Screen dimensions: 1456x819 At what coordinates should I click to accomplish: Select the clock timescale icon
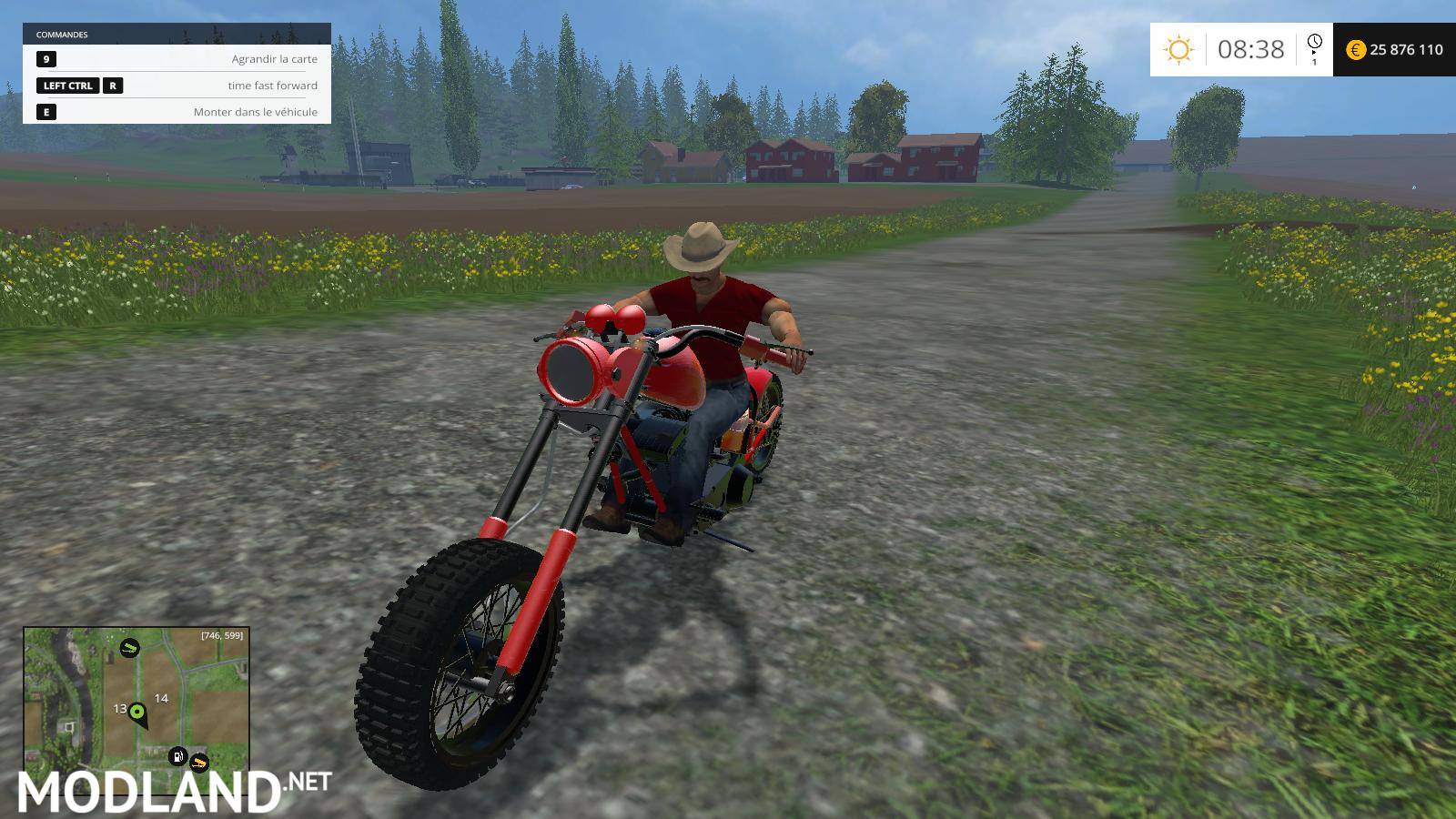[x=1314, y=44]
